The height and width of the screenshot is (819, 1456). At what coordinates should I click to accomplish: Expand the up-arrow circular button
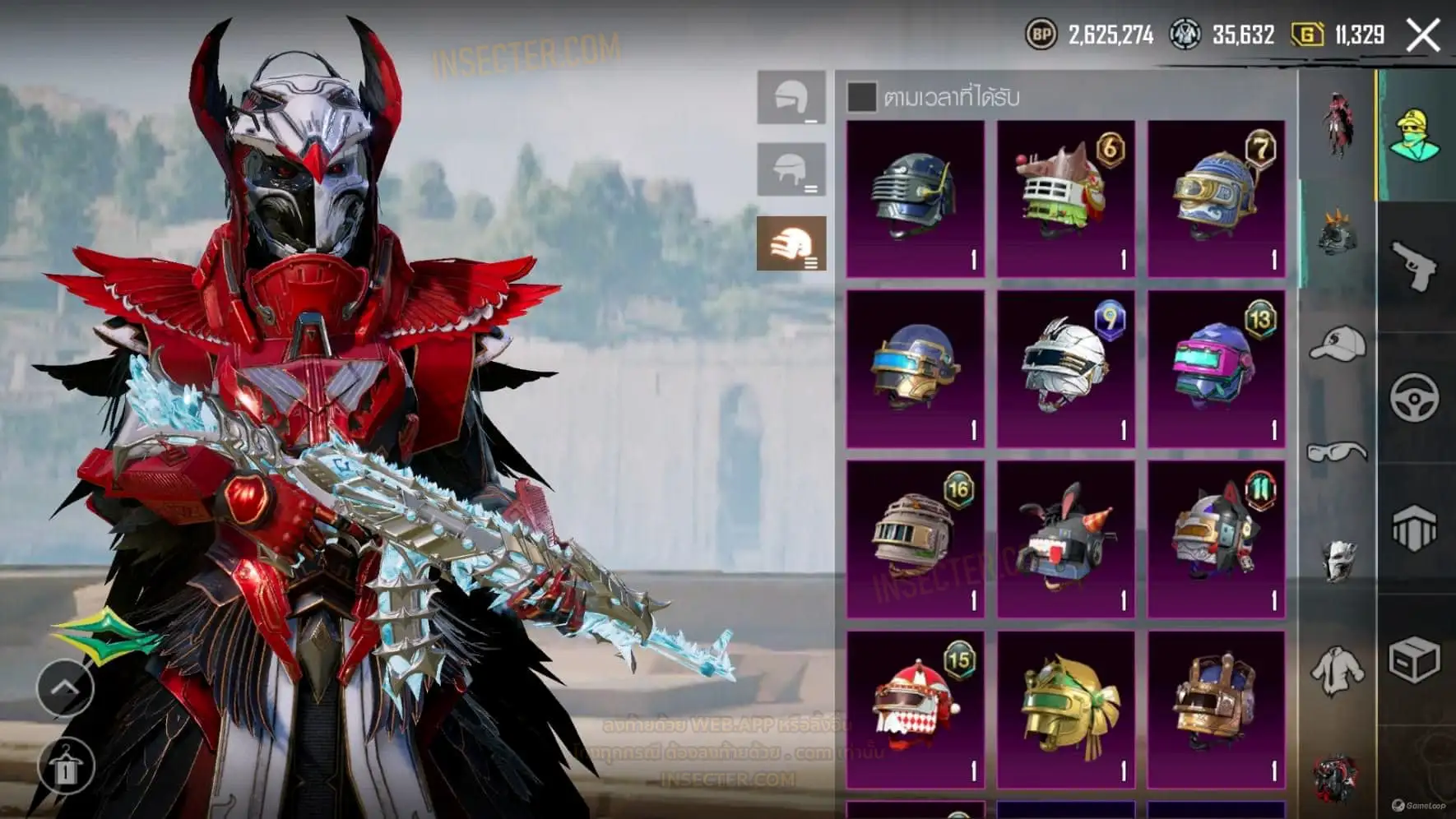65,687
